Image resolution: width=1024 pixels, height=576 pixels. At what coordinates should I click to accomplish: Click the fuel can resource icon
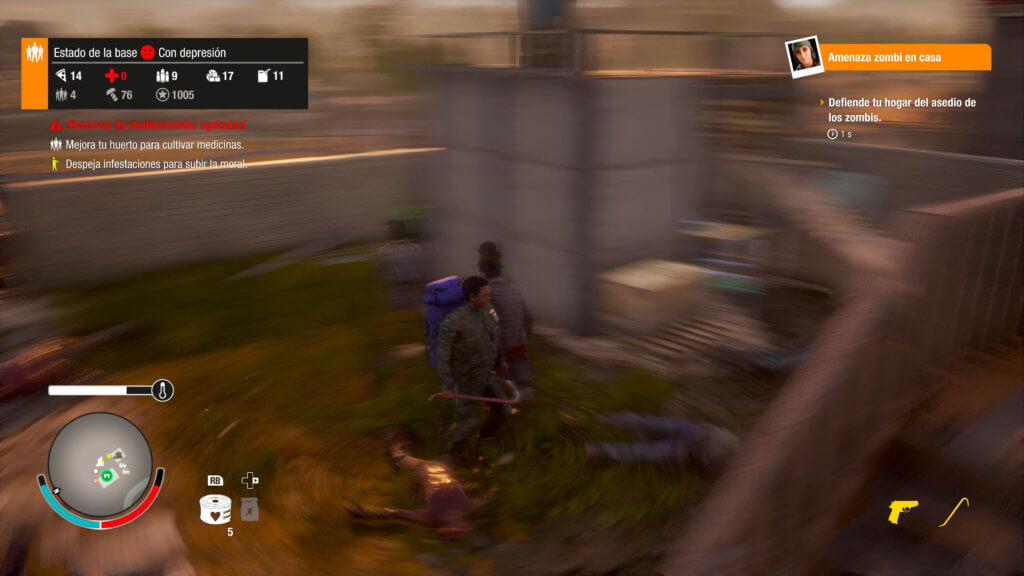263,76
